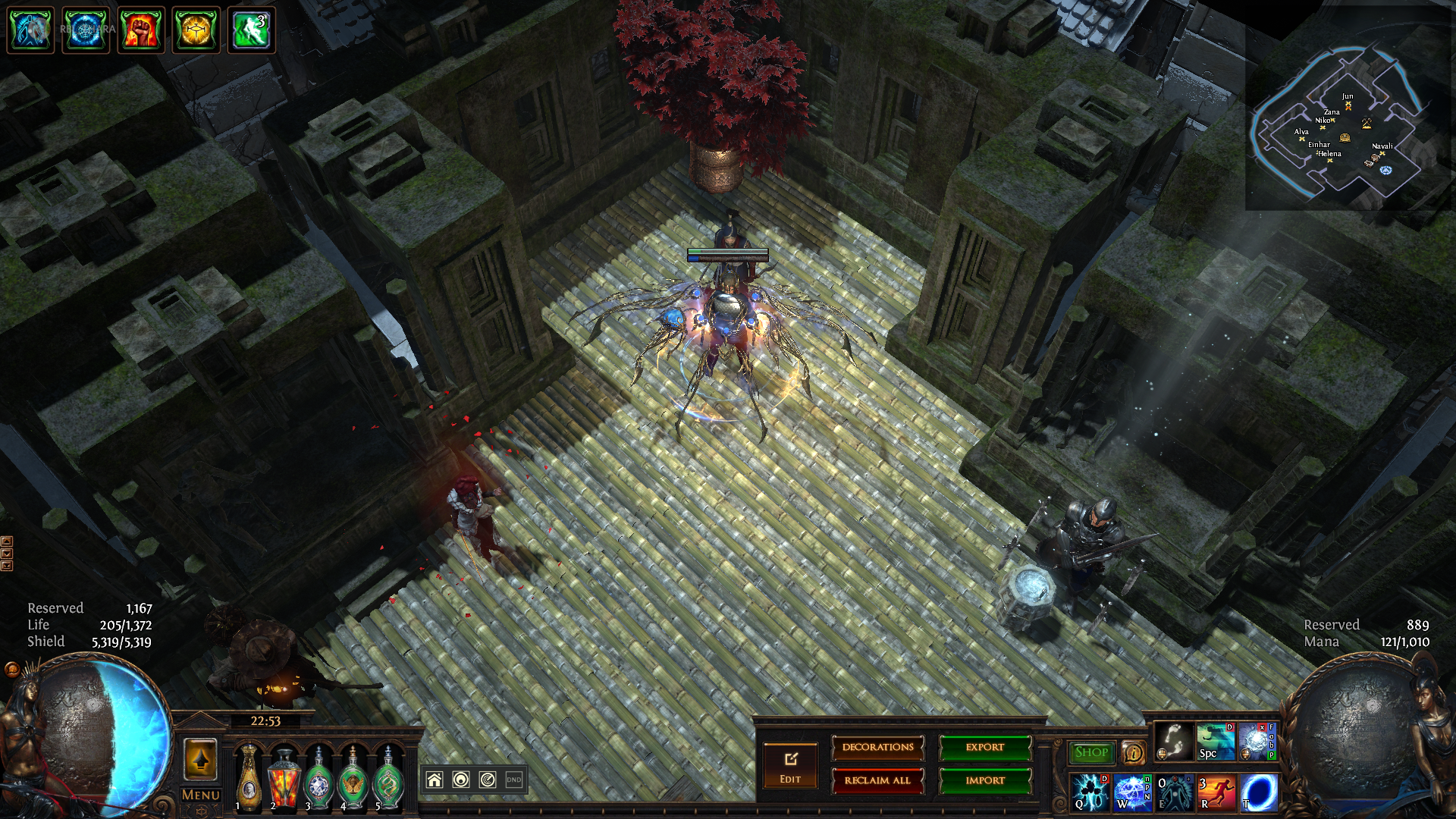Screen dimensions: 1456x819
Task: Activate the running figure skill on R
Action: pos(1216,792)
